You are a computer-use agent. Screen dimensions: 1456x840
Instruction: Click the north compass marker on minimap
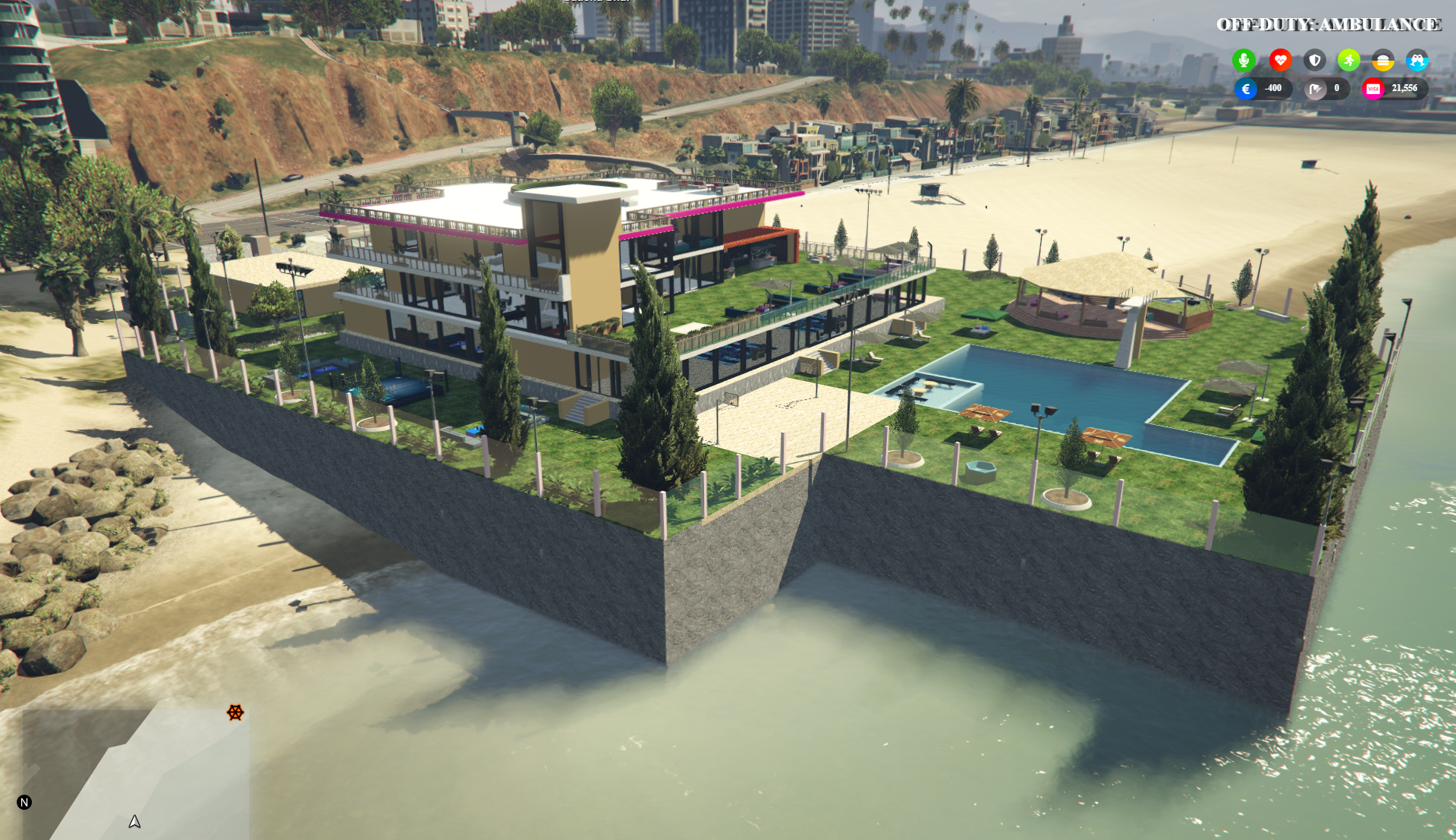(x=24, y=802)
